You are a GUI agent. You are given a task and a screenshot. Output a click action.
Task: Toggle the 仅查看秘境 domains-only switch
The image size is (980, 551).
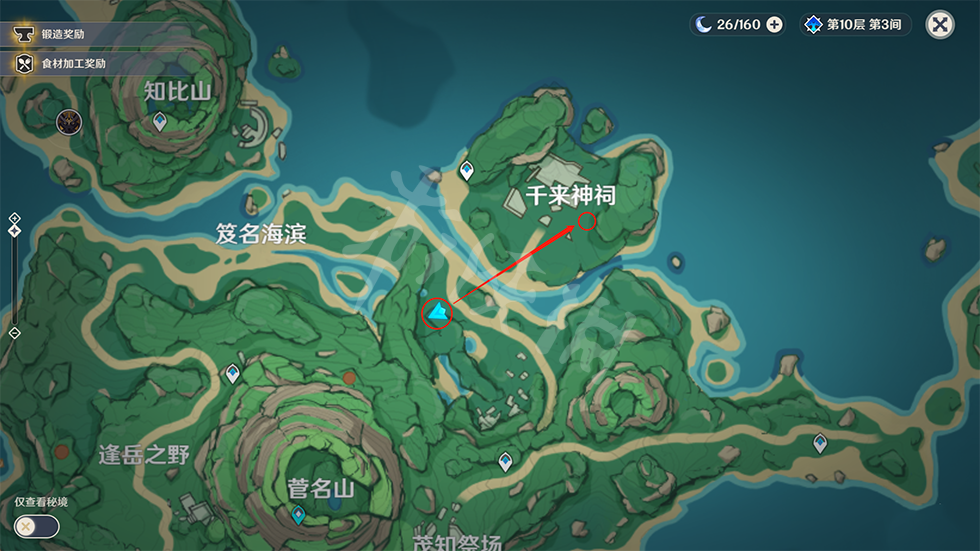(x=37, y=526)
